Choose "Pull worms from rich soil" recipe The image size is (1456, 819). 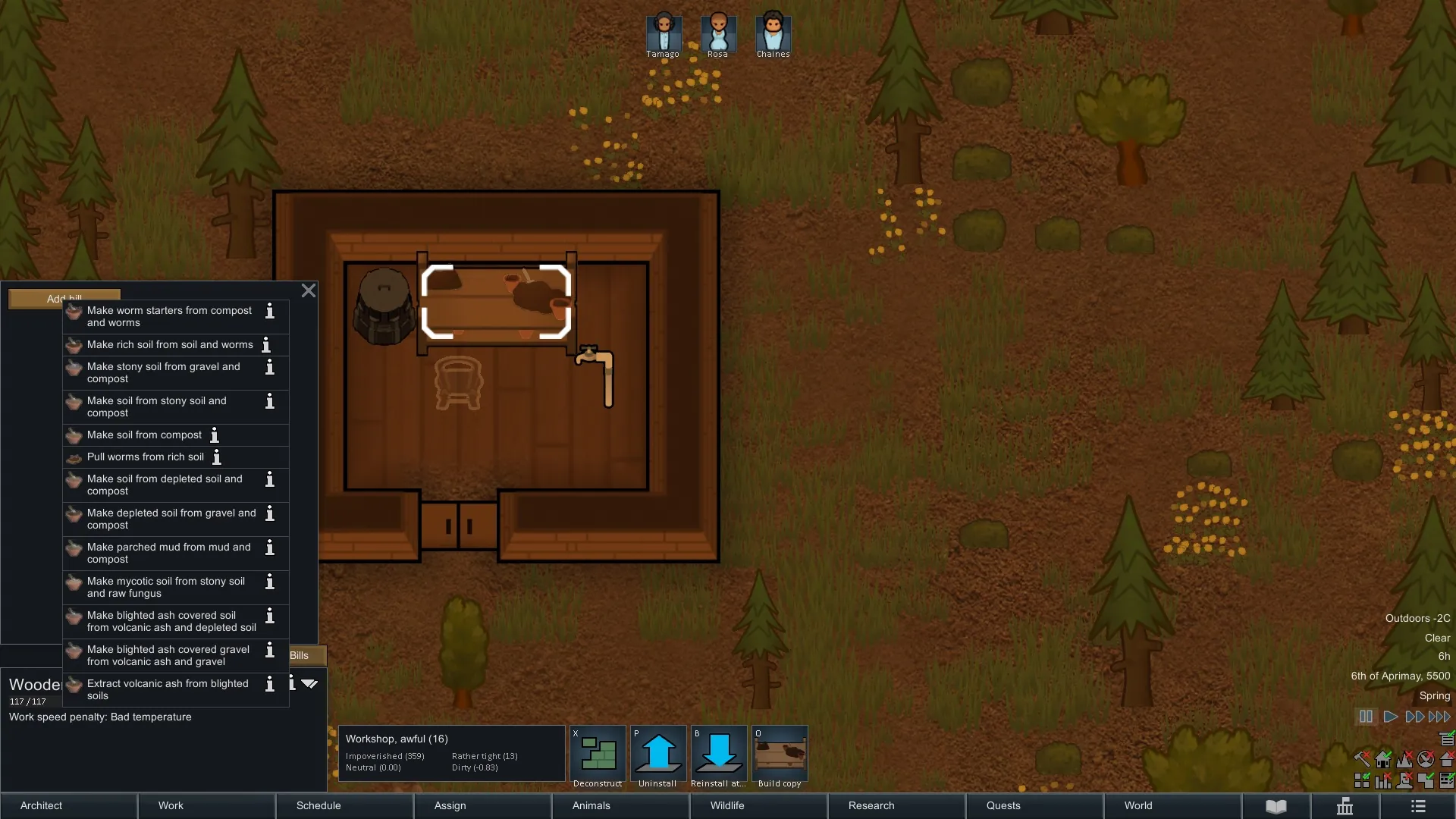[145, 457]
